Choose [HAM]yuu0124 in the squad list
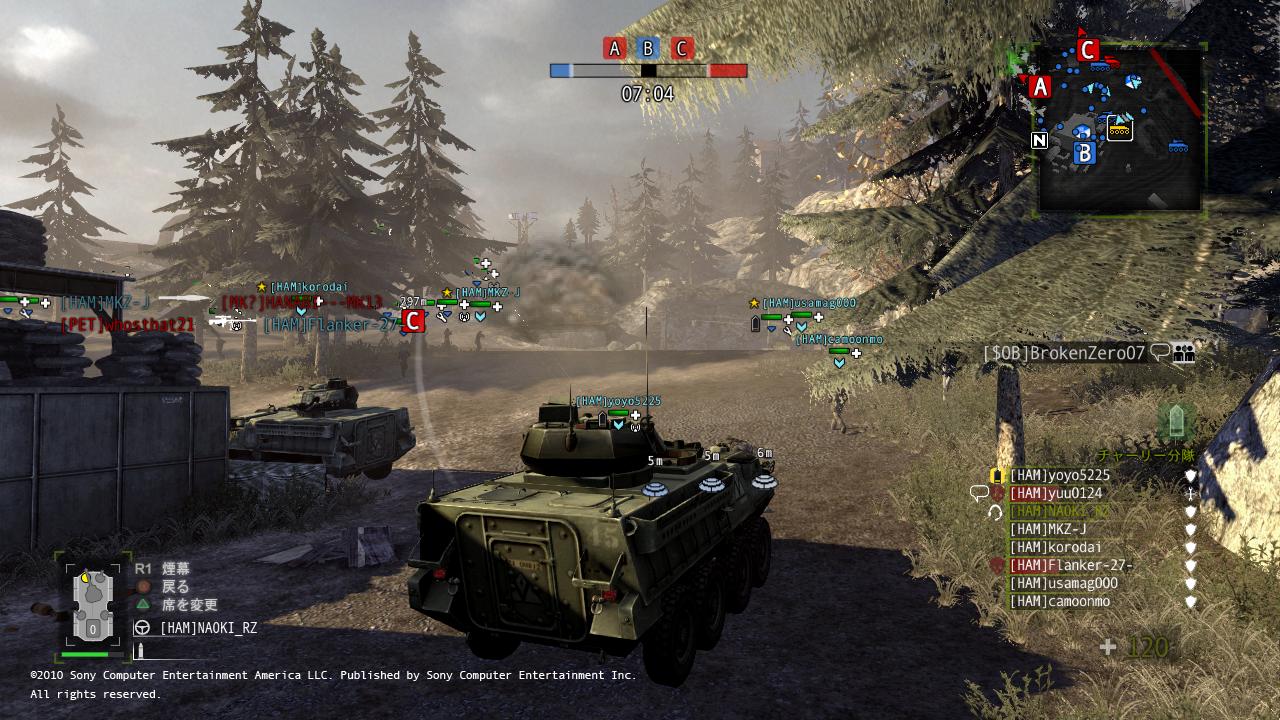The image size is (1280, 720). 1055,494
